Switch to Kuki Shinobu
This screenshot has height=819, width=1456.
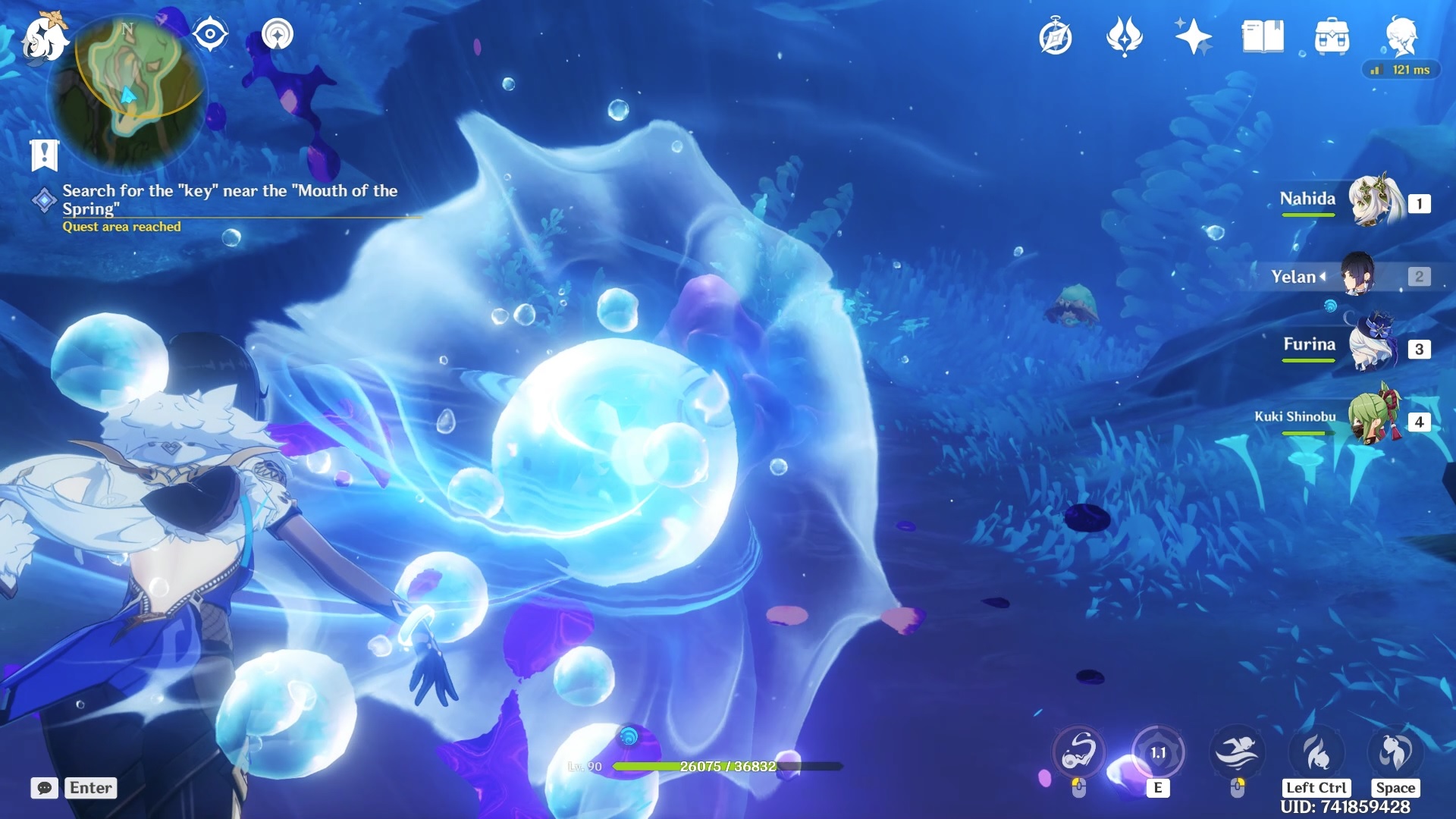tap(1373, 419)
